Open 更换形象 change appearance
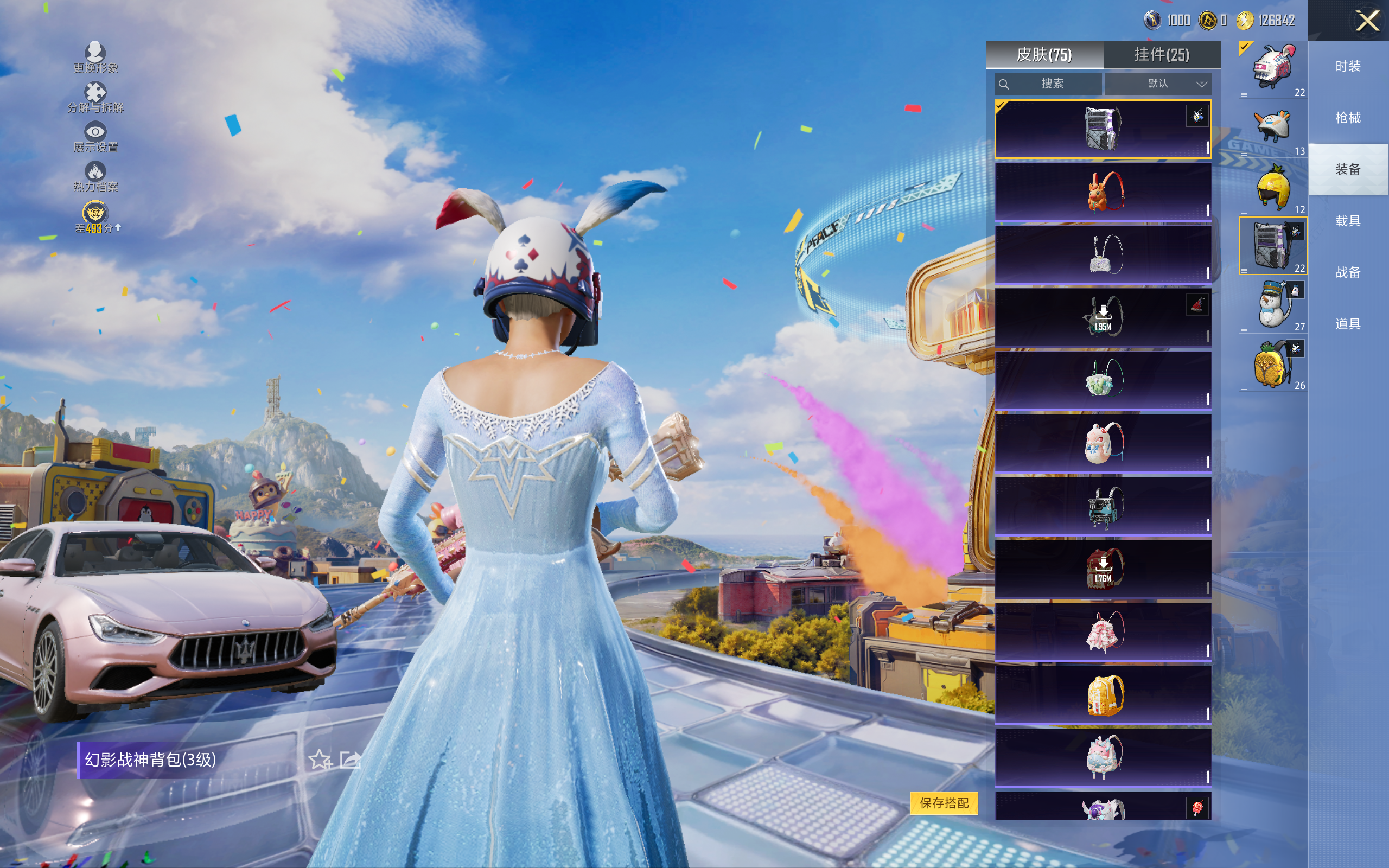Viewport: 1389px width, 868px height. click(x=95, y=58)
